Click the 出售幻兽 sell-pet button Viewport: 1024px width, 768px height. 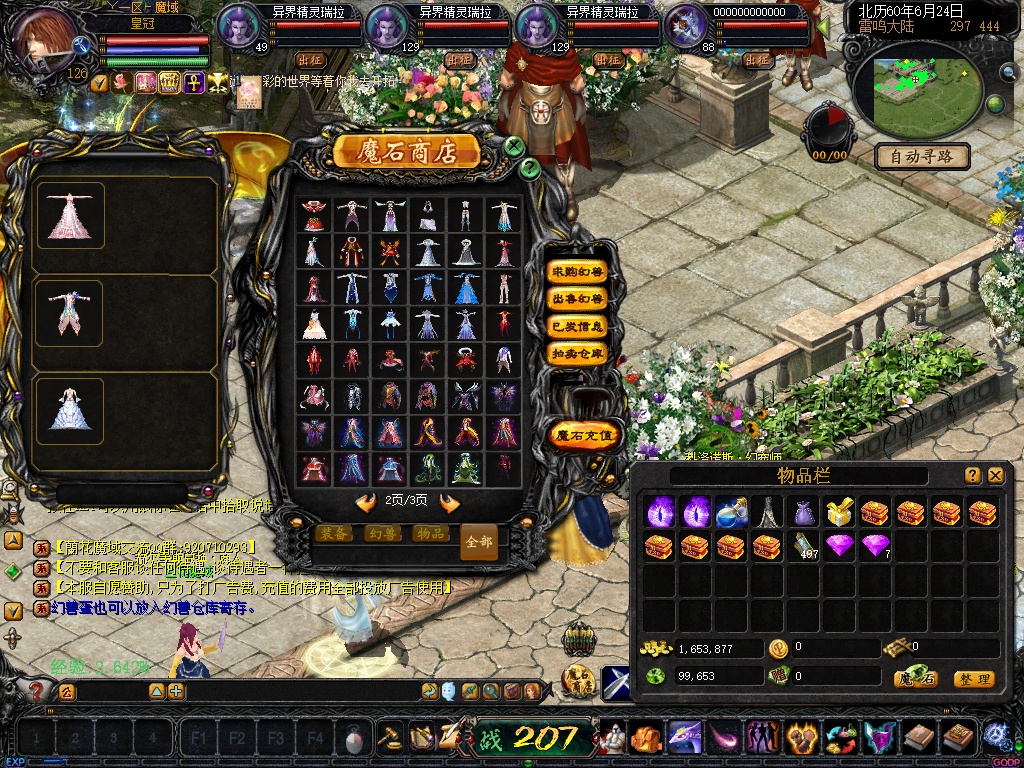point(577,299)
